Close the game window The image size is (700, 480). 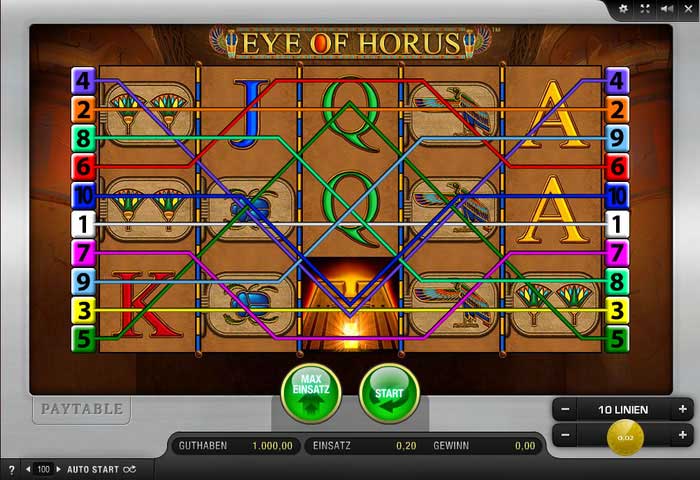(687, 9)
